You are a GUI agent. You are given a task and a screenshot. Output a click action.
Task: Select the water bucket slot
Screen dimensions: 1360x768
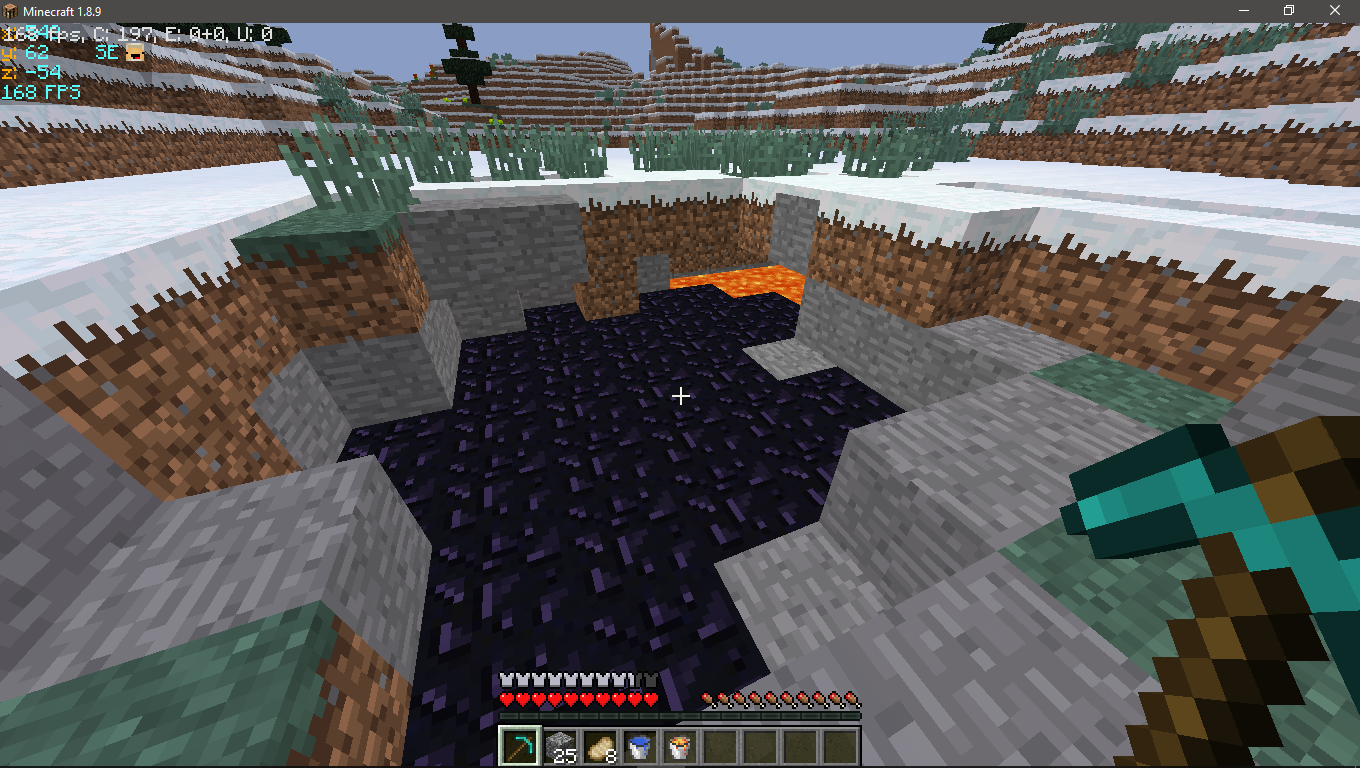[640, 746]
